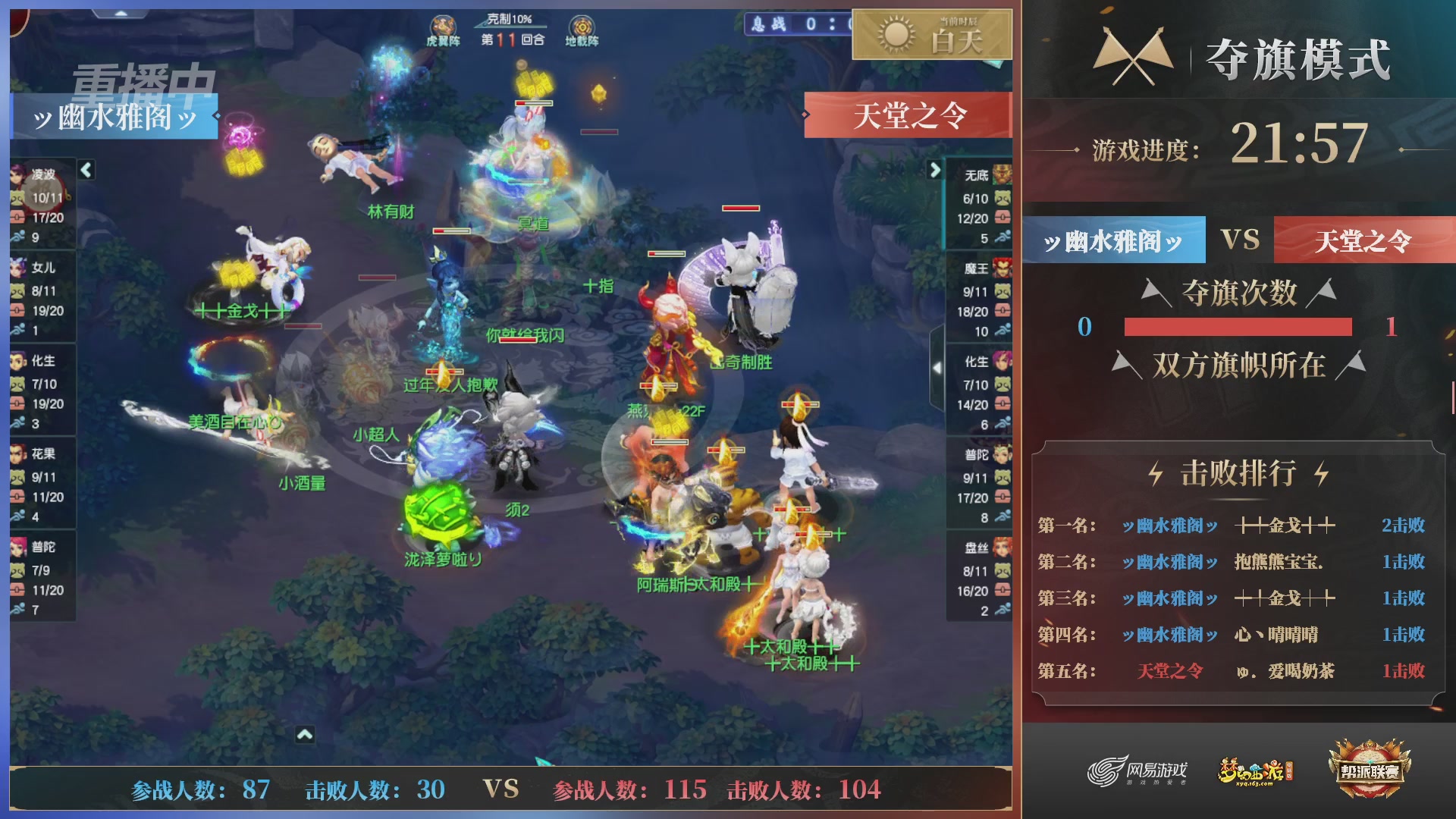Open 第五名 entry ゆ．爱喝奶茶
1456x819 pixels.
[1287, 671]
